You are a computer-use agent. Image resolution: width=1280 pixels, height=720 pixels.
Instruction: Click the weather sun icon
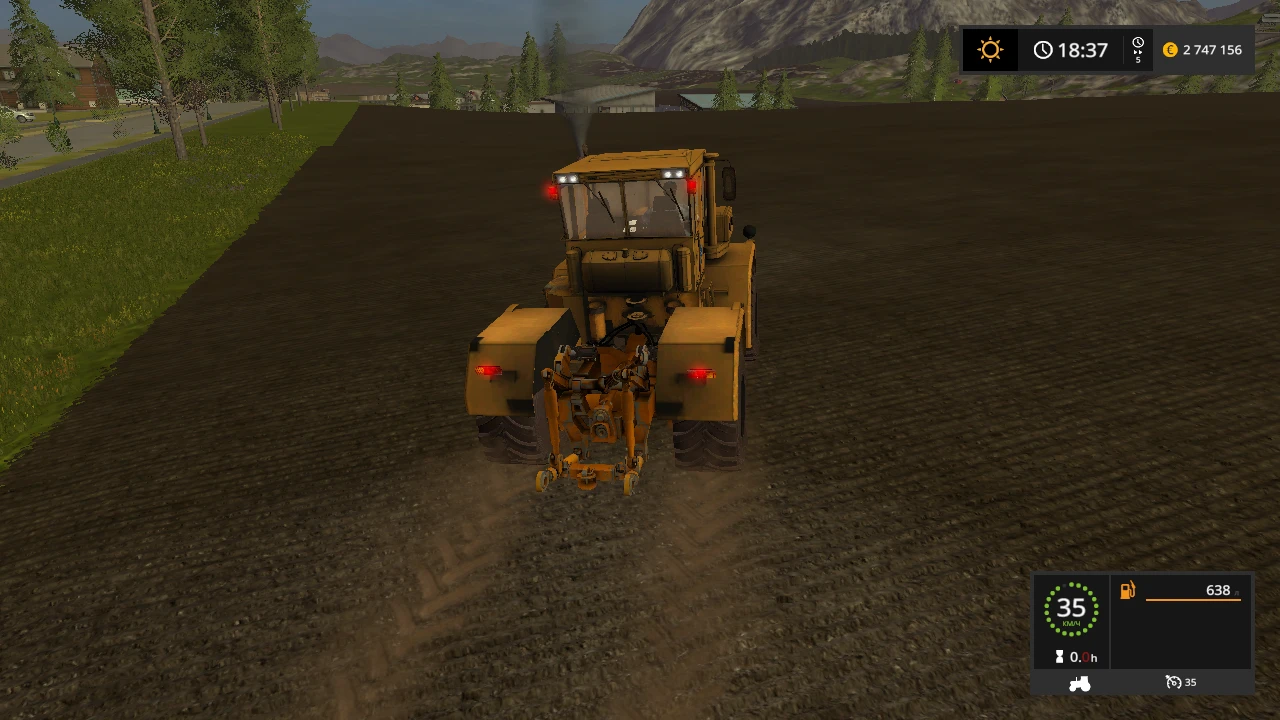tap(990, 49)
